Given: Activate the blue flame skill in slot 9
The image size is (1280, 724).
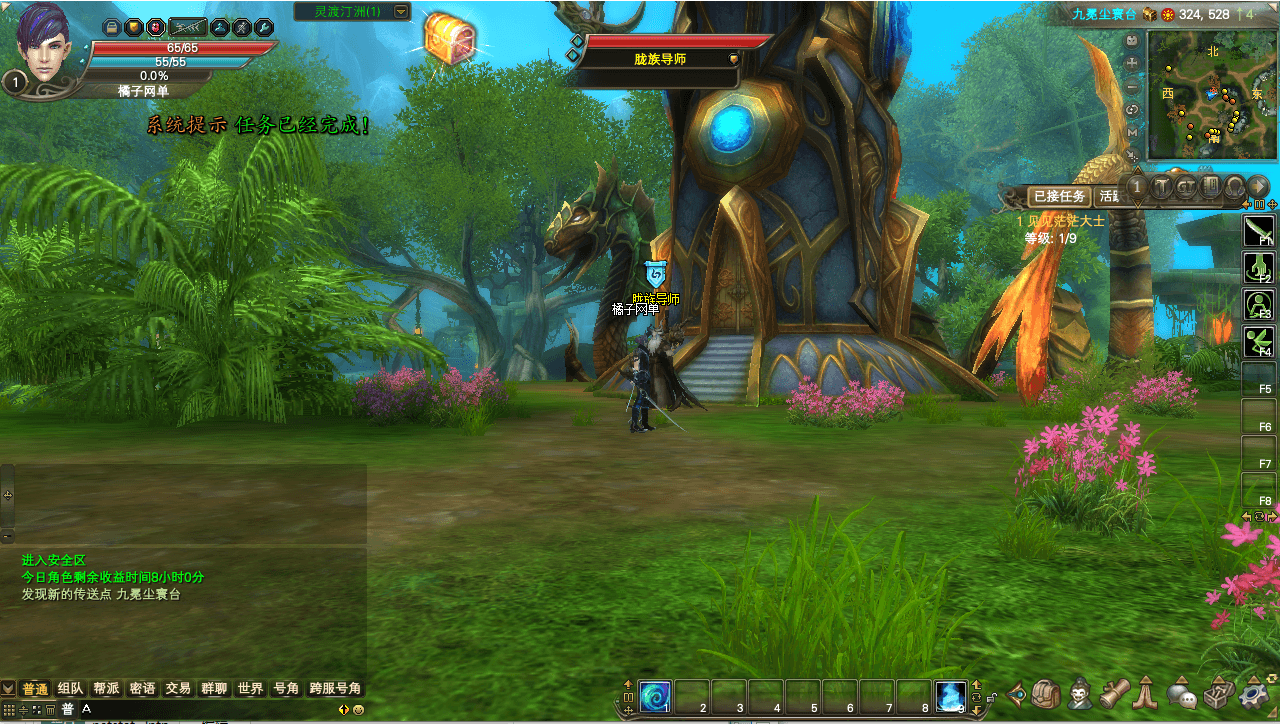Looking at the screenshot, I should 951,696.
